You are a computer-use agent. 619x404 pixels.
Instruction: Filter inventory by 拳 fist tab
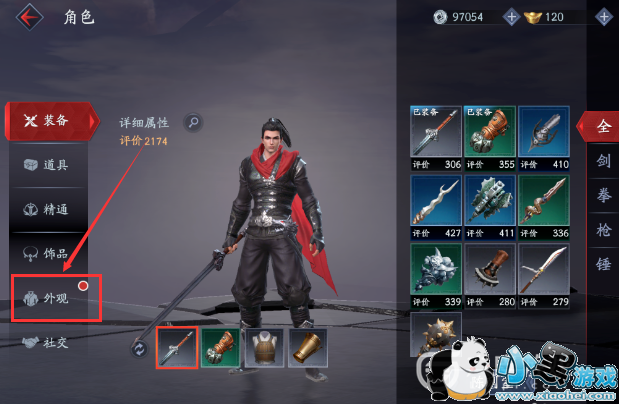tap(603, 194)
